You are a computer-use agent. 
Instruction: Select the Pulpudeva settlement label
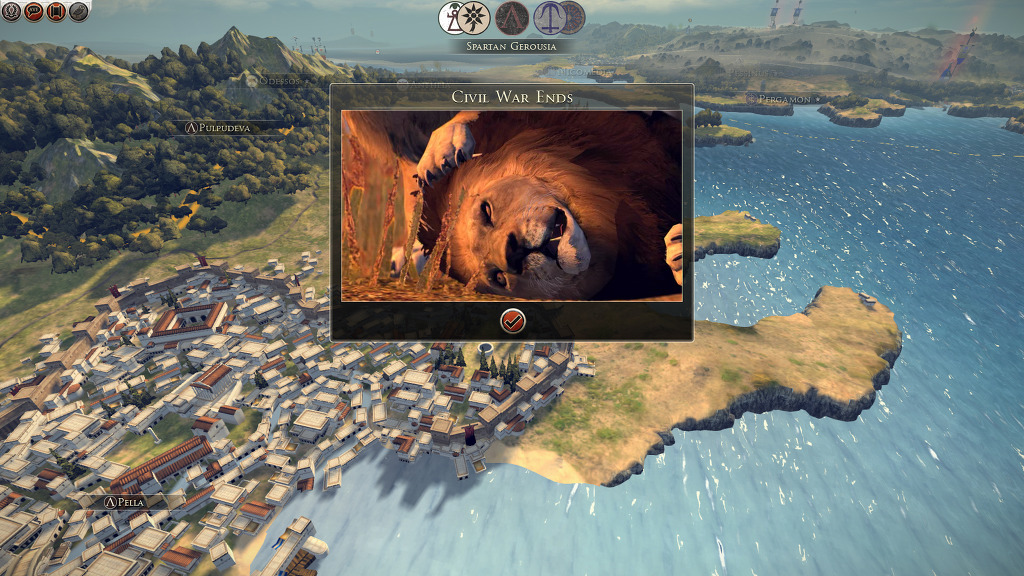pyautogui.click(x=223, y=128)
